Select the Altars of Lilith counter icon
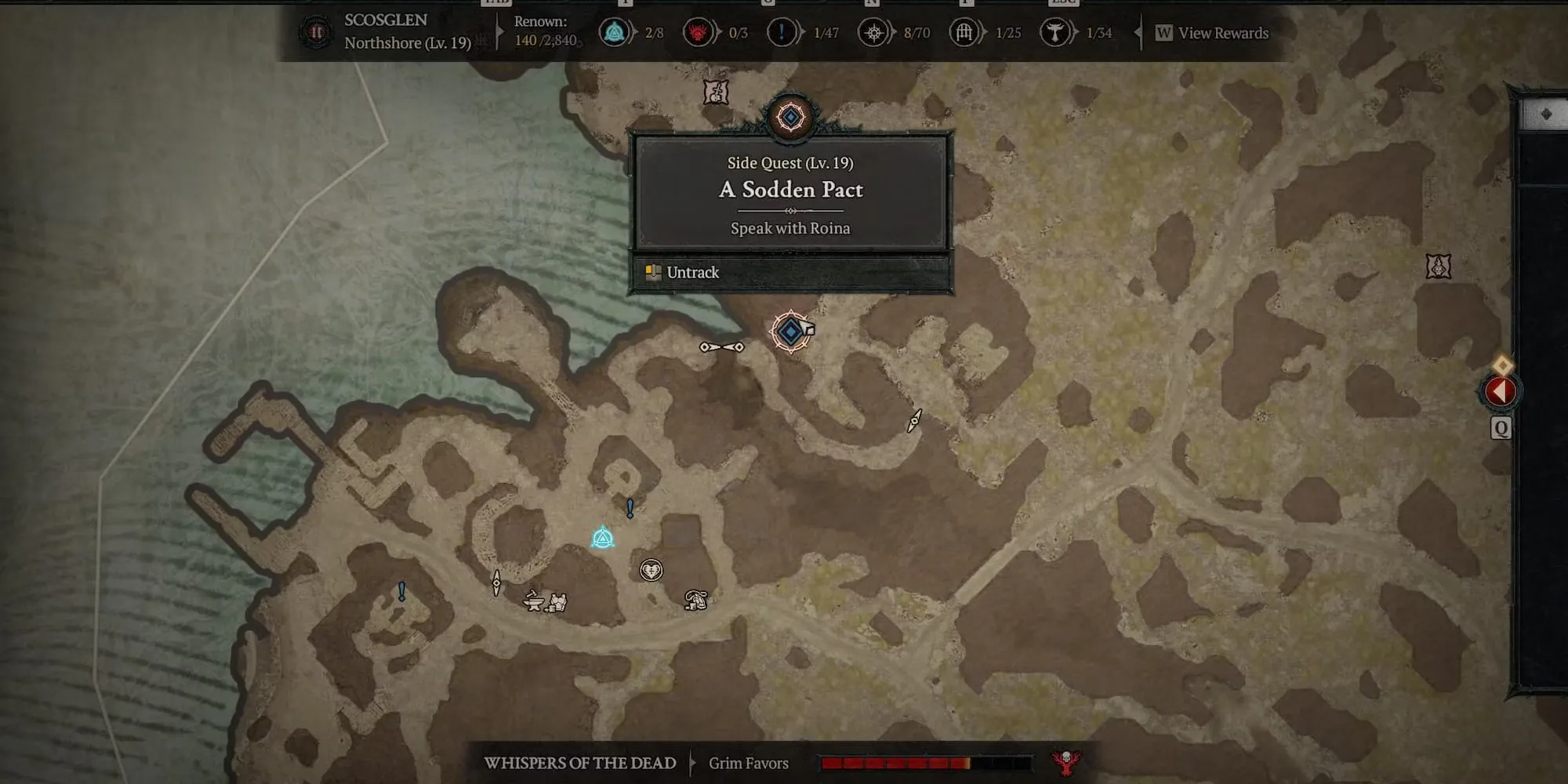This screenshot has height=784, width=1568. click(x=873, y=33)
